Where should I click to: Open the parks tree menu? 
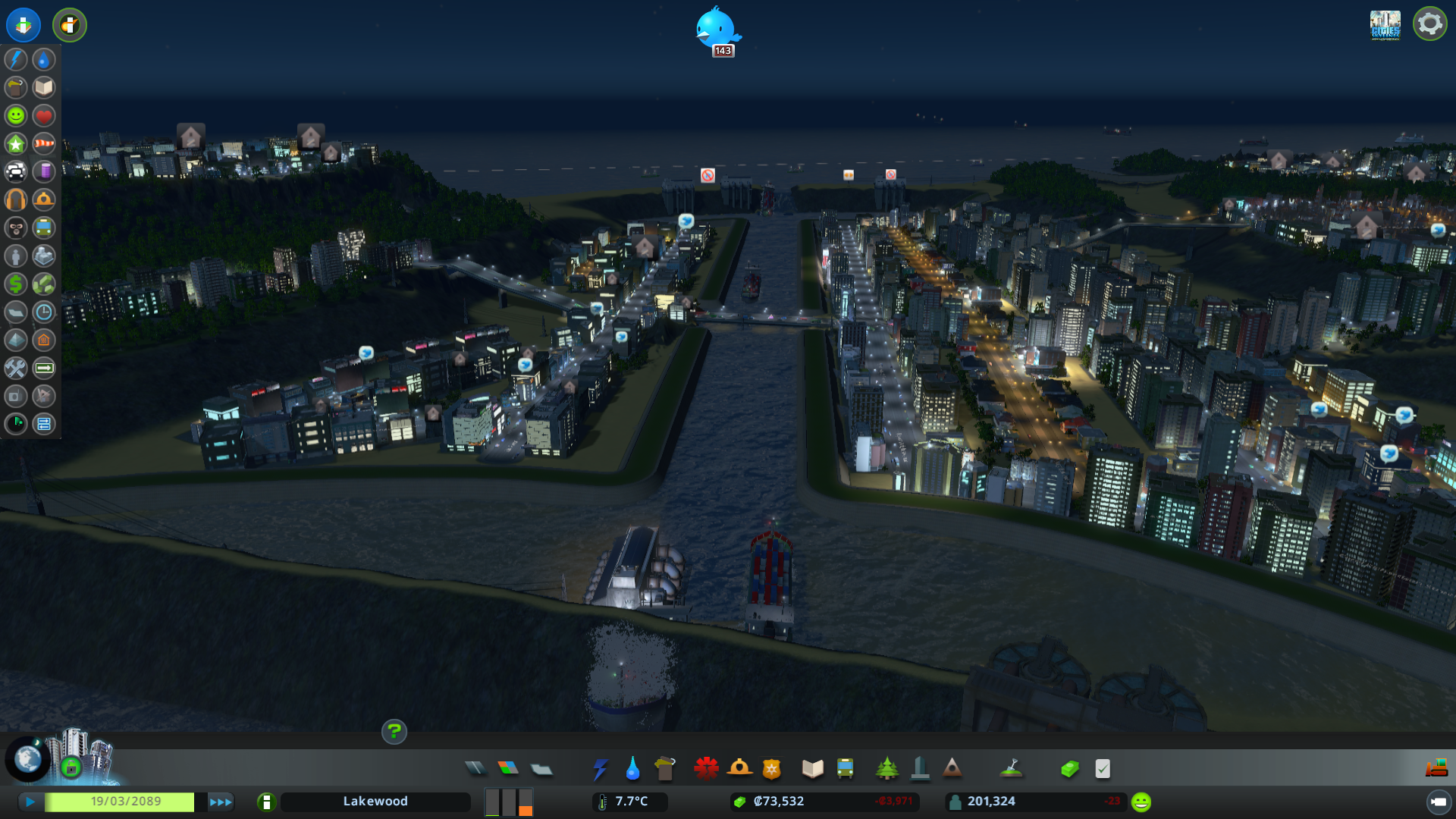pyautogui.click(x=886, y=769)
